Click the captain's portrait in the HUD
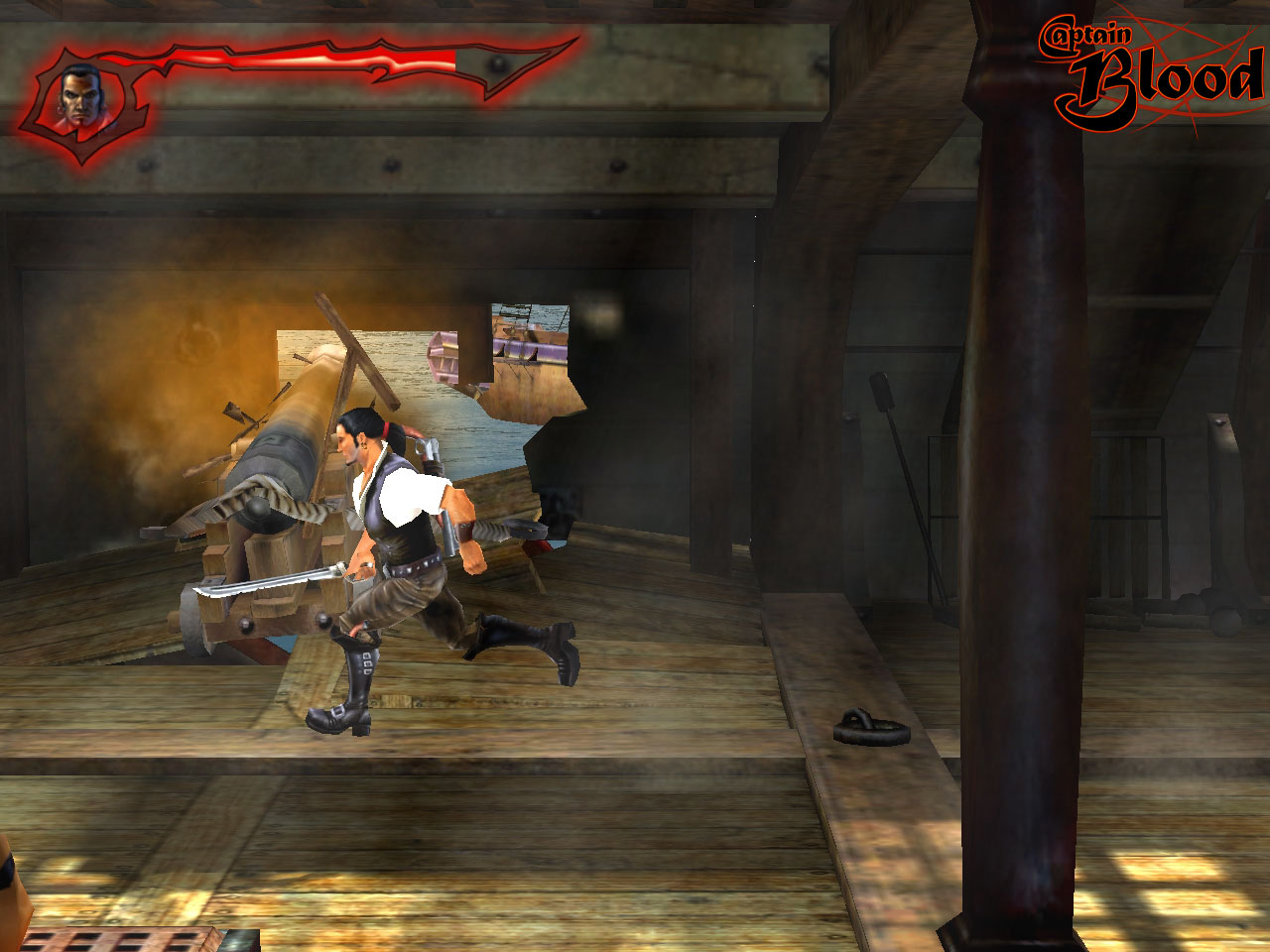1270x952 pixels. coord(79,94)
